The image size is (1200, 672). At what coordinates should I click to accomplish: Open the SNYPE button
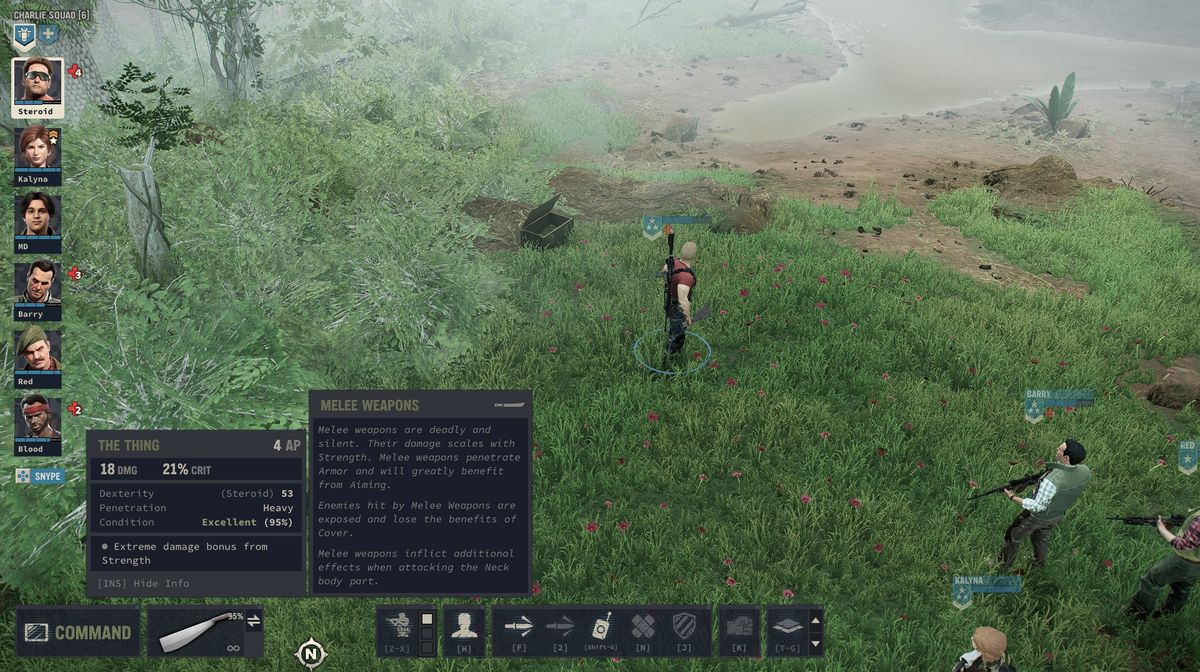click(40, 477)
